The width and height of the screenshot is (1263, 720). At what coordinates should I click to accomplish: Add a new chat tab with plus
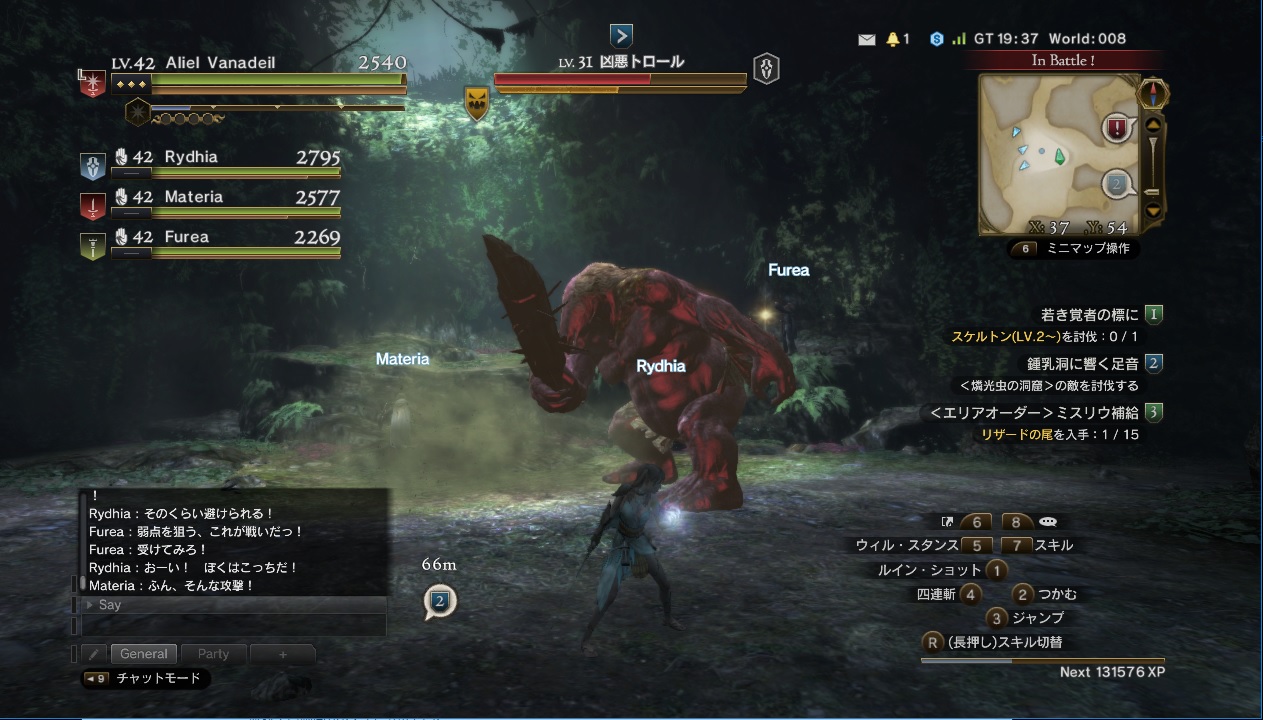click(x=283, y=654)
